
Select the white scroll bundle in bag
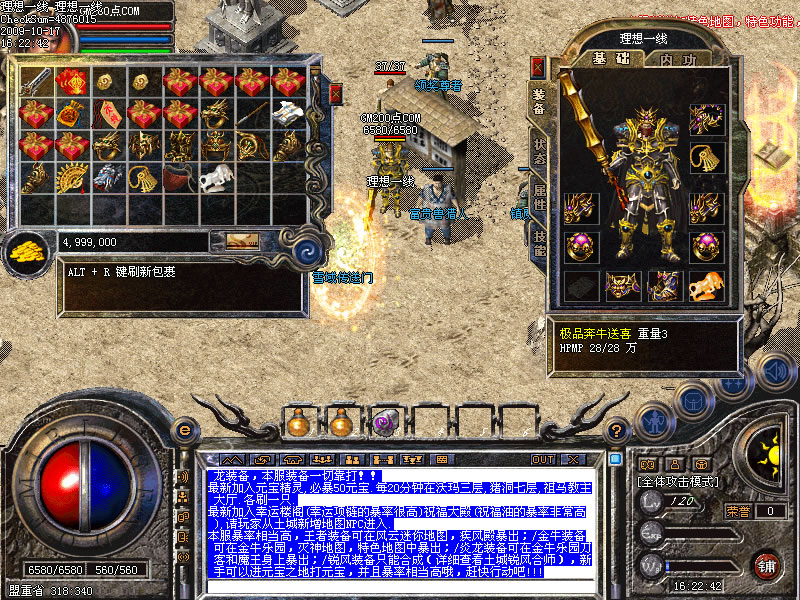288,113
